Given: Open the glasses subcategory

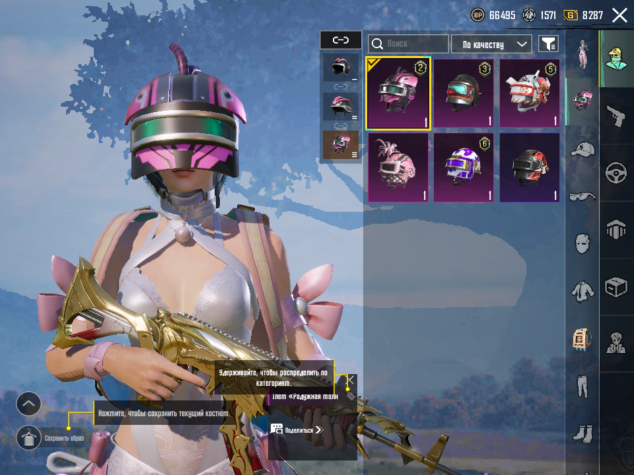Looking at the screenshot, I should click(x=582, y=196).
